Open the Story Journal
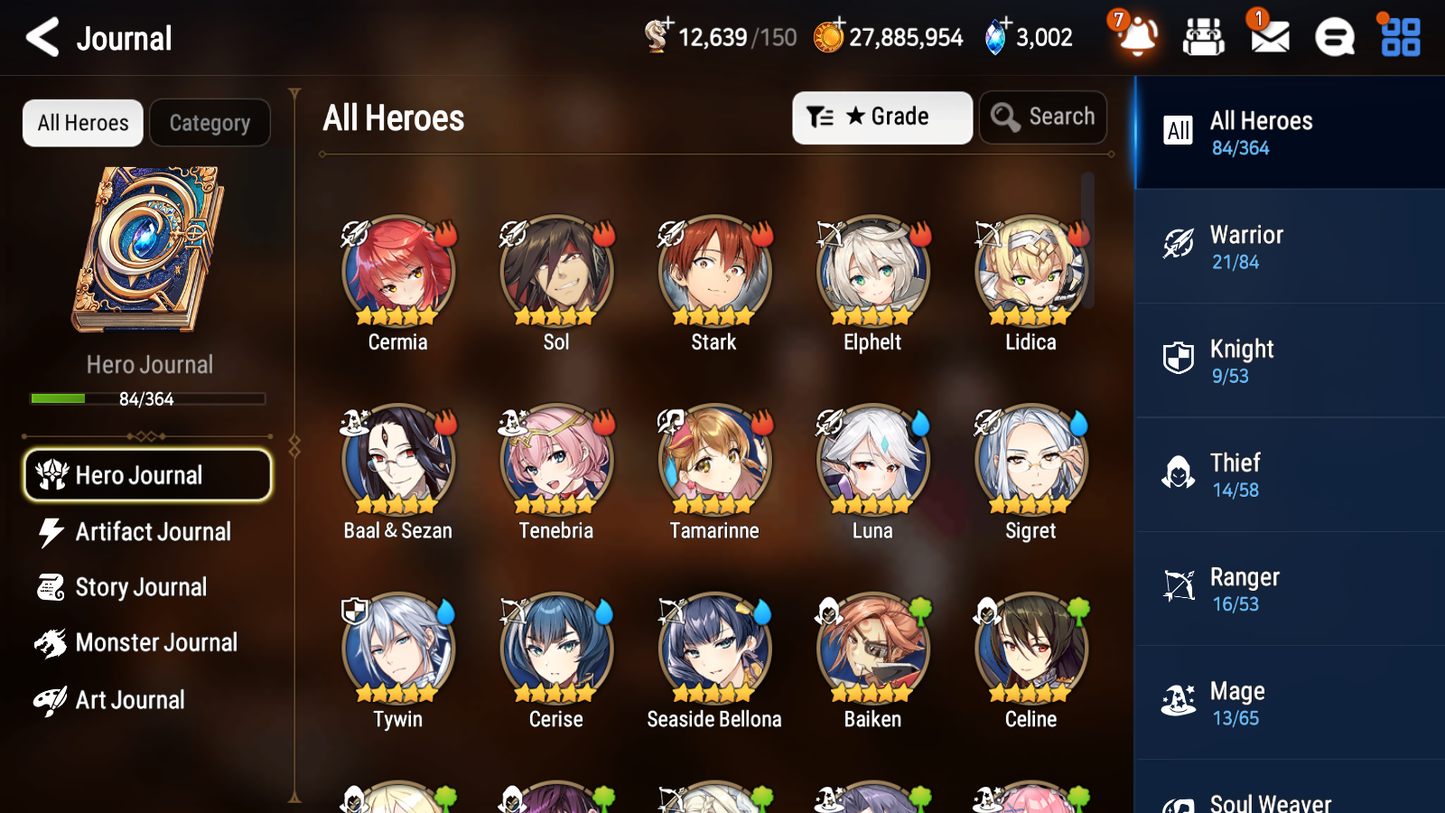Viewport: 1445px width, 813px height. point(142,587)
